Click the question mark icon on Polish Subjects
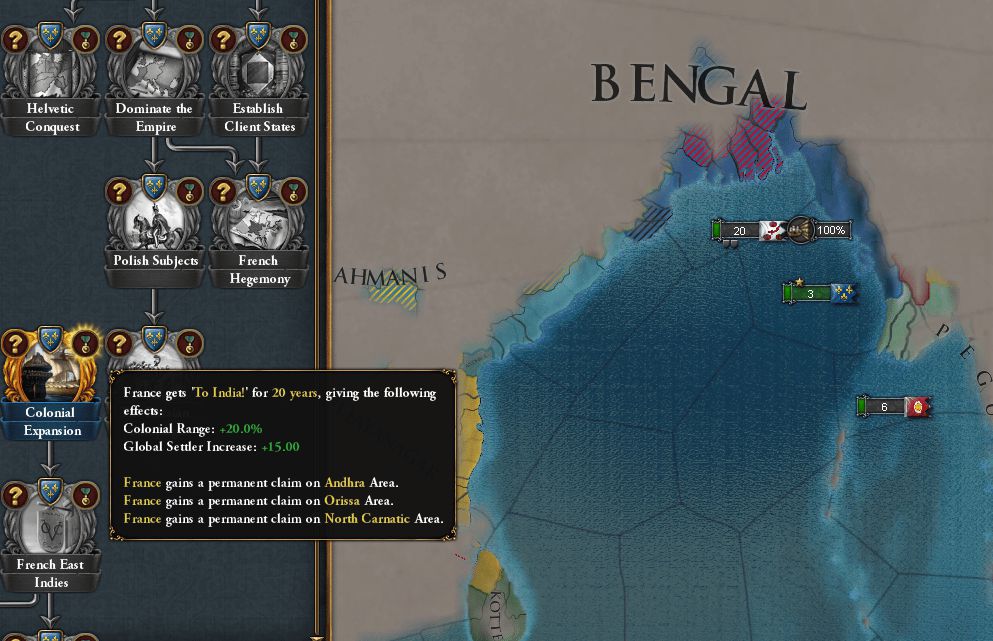 pyautogui.click(x=119, y=191)
